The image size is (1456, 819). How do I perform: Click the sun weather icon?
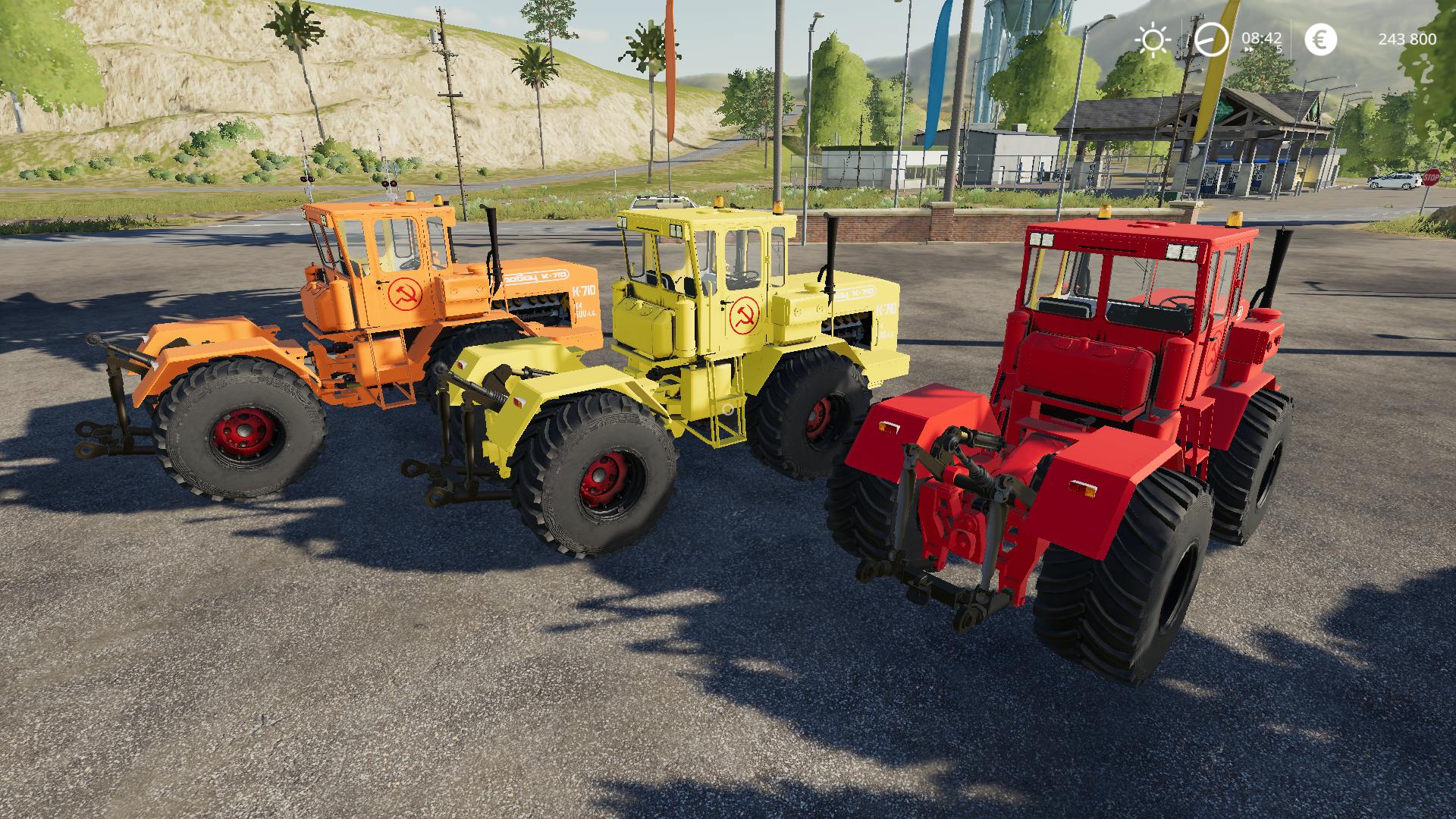point(1153,39)
